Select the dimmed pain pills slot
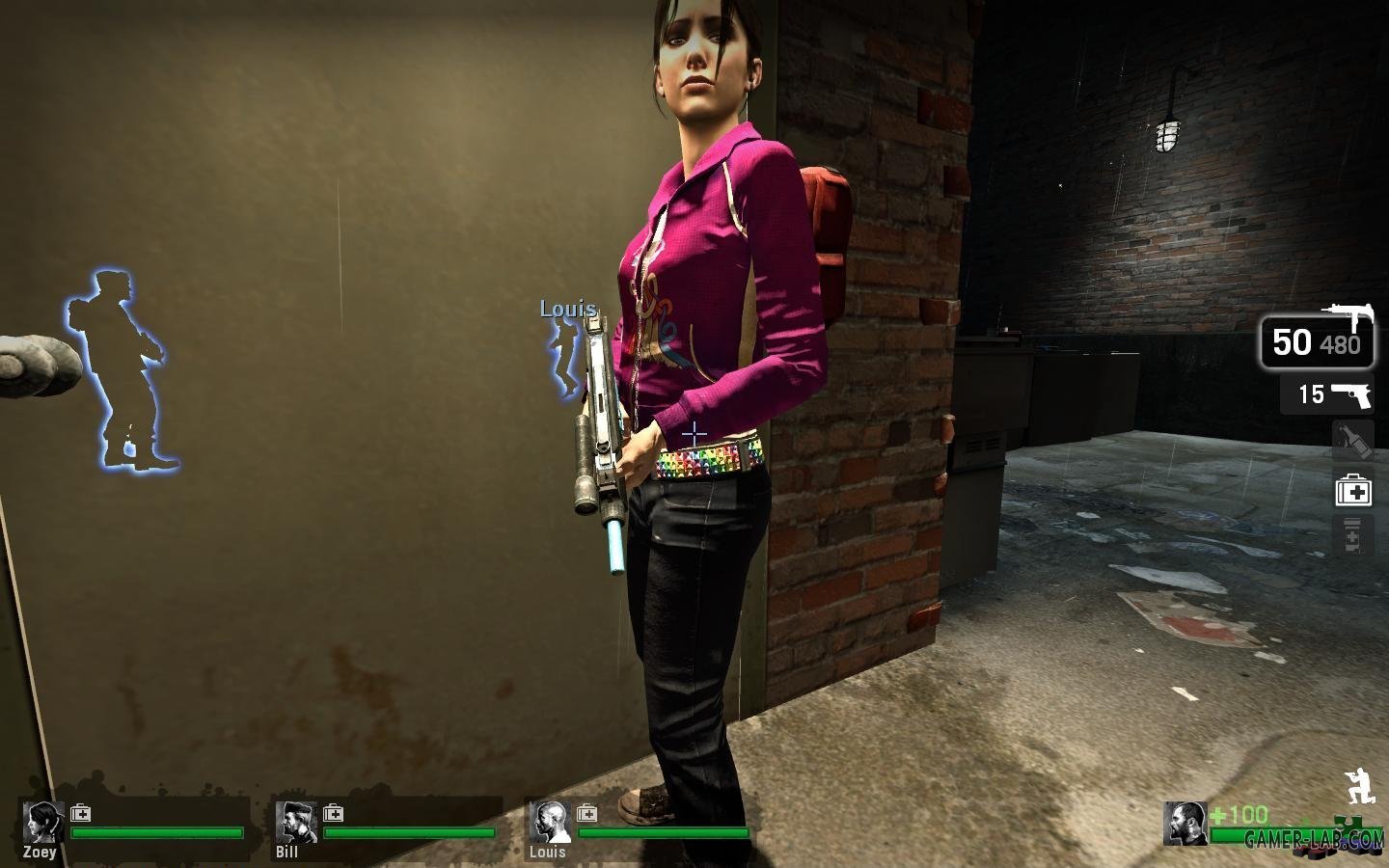The width and height of the screenshot is (1389, 868). tap(1352, 536)
